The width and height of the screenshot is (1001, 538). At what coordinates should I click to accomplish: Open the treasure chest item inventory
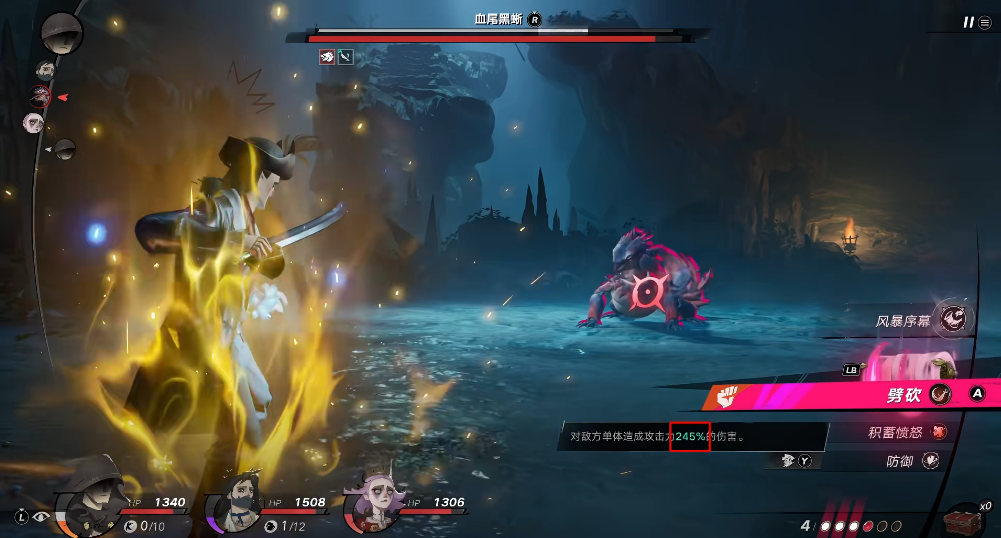click(963, 517)
